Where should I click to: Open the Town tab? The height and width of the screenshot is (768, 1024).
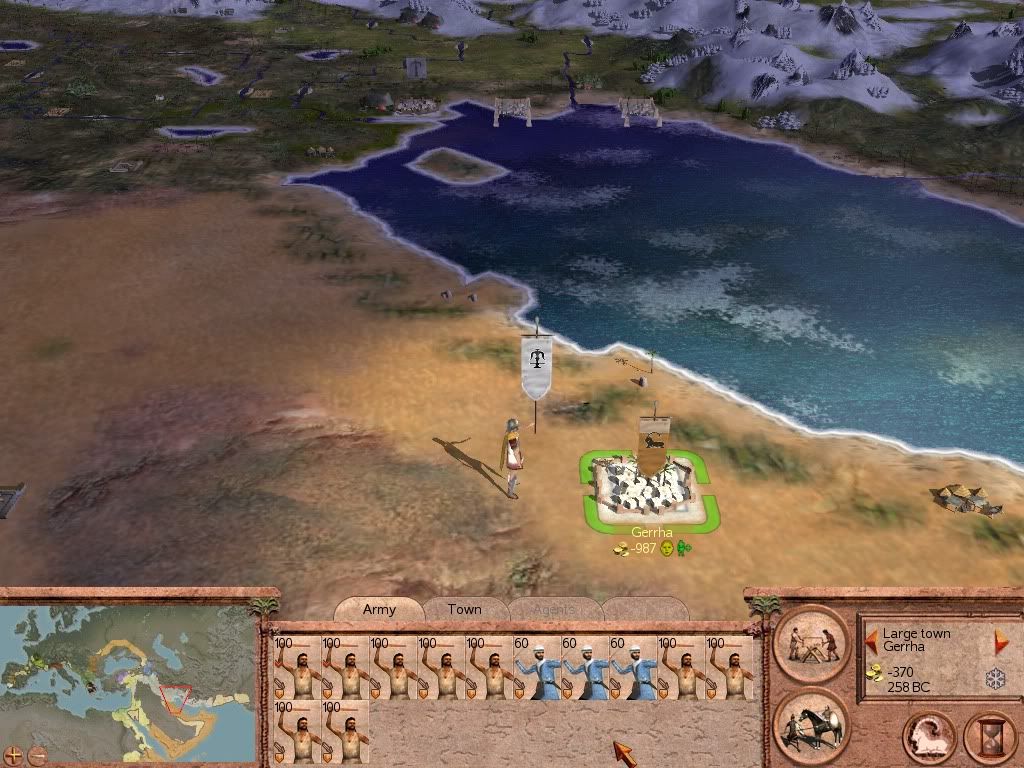(x=464, y=609)
